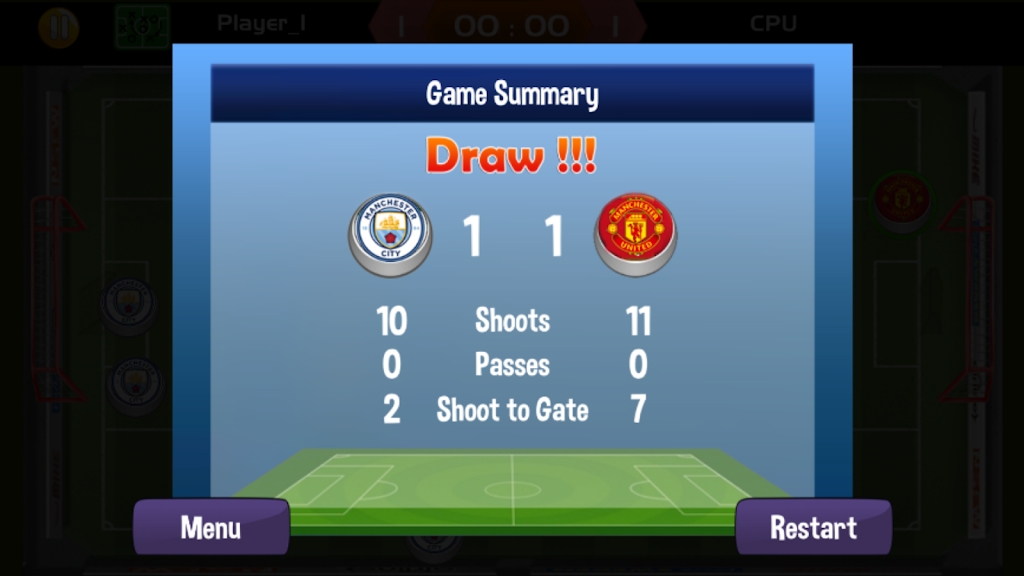Restart the match
1024x576 pixels.
pyautogui.click(x=813, y=527)
